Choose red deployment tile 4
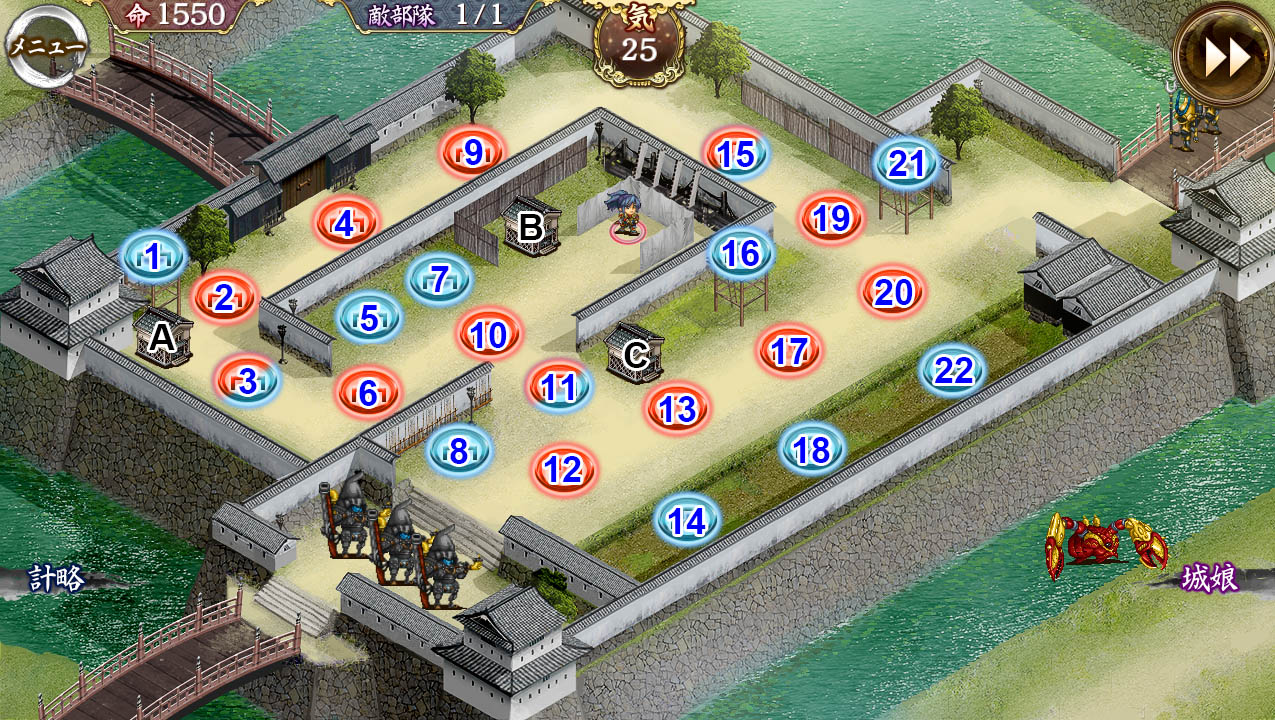This screenshot has height=720, width=1275. pyautogui.click(x=345, y=224)
